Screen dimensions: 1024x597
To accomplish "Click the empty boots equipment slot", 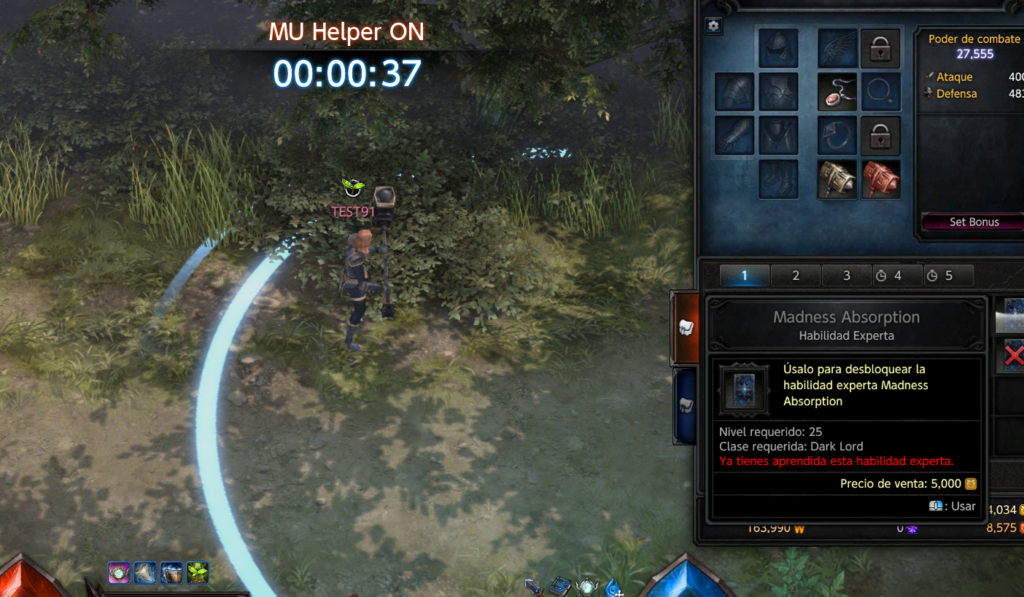I will 777,179.
